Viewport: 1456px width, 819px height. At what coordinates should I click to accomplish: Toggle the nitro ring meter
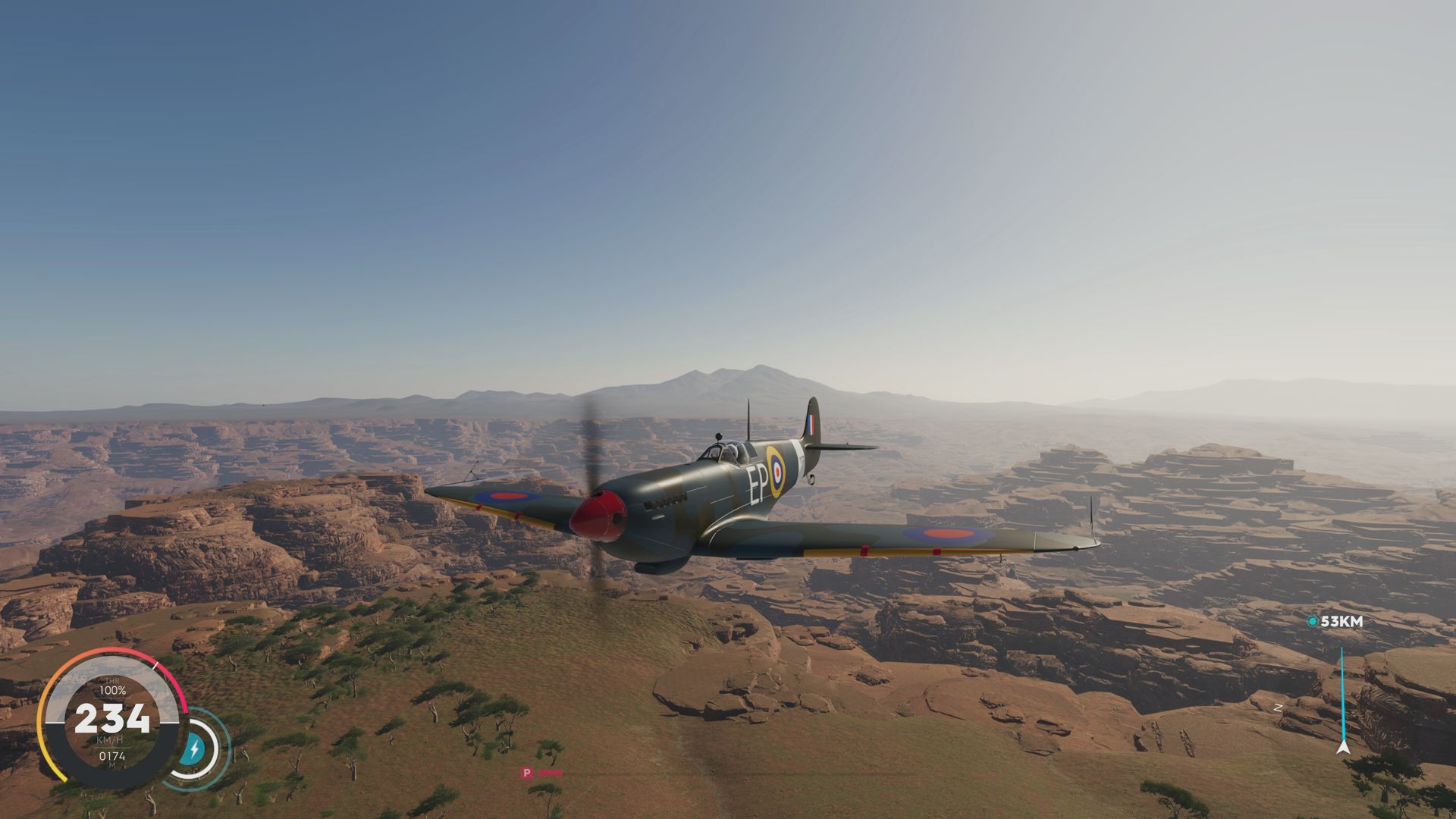pyautogui.click(x=199, y=747)
